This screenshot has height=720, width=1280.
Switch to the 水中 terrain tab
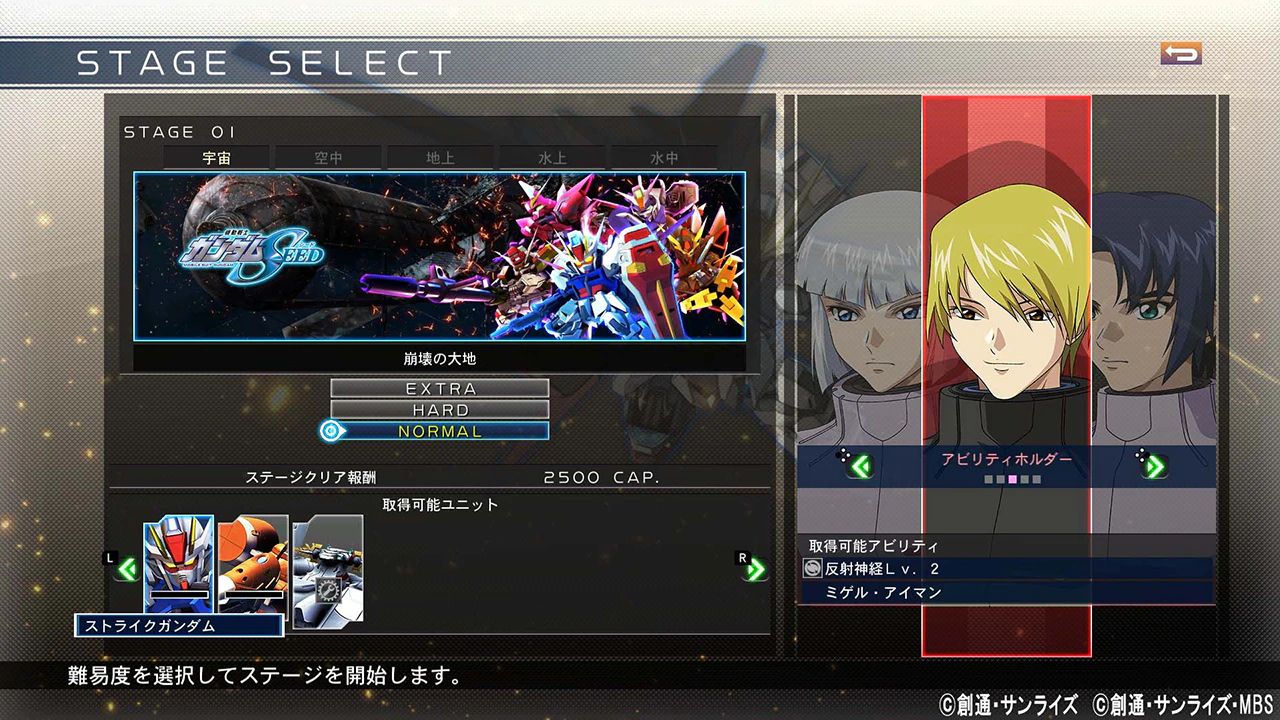click(x=664, y=157)
